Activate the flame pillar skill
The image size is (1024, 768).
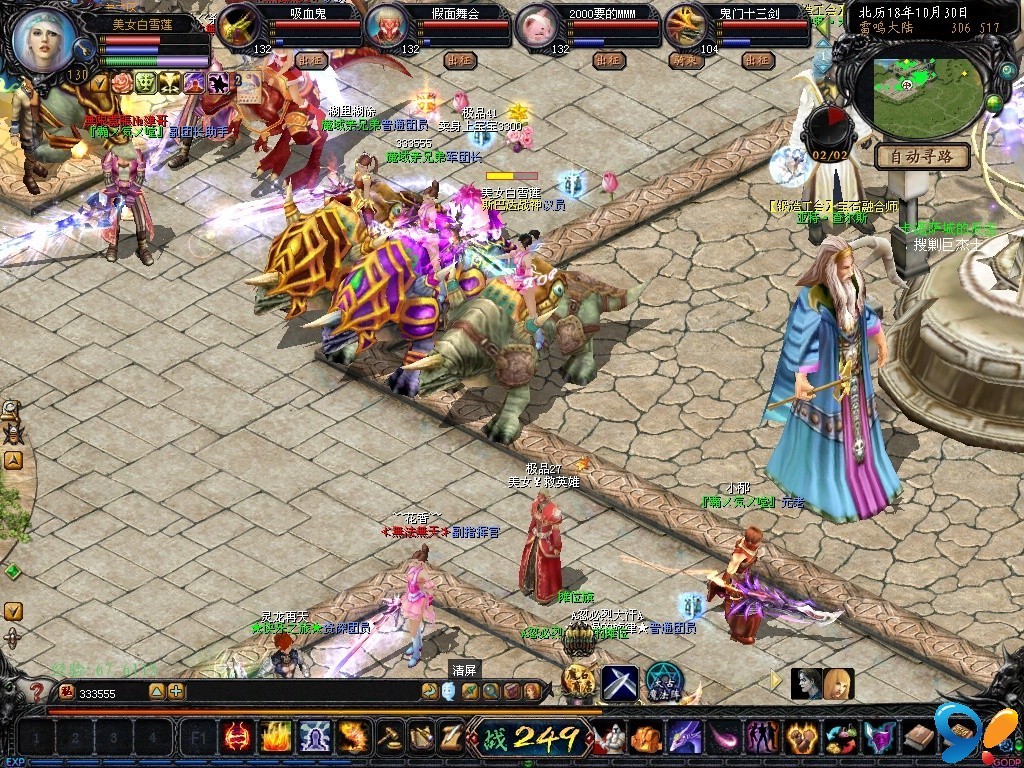(276, 738)
